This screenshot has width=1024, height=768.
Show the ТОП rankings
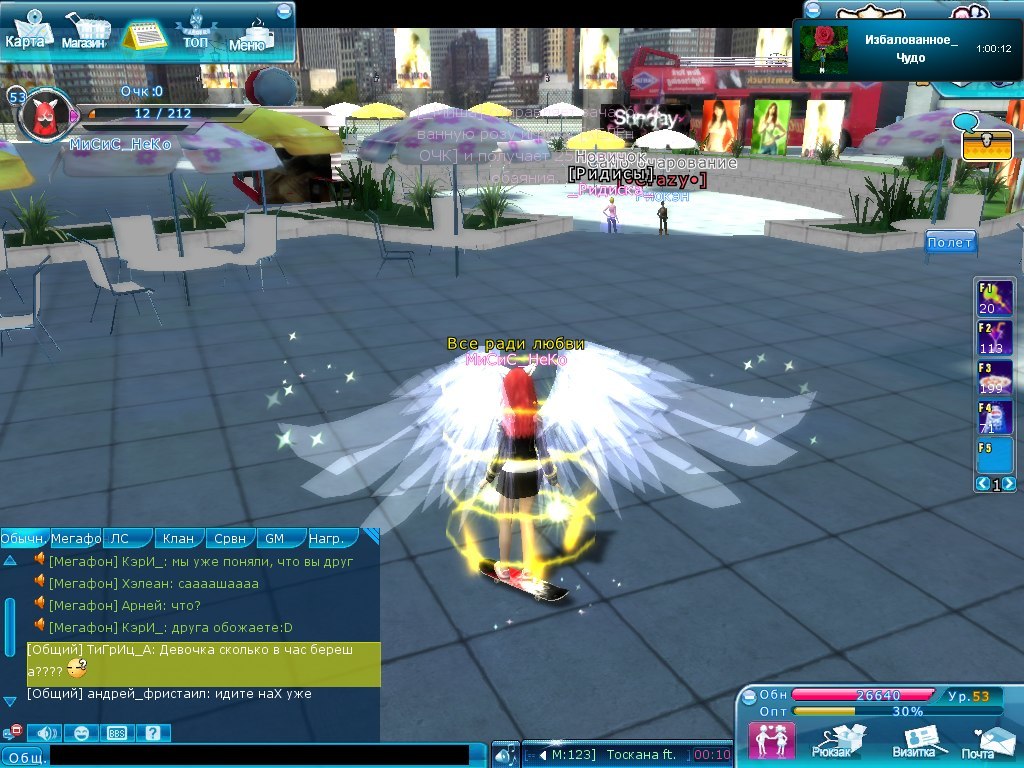(195, 33)
